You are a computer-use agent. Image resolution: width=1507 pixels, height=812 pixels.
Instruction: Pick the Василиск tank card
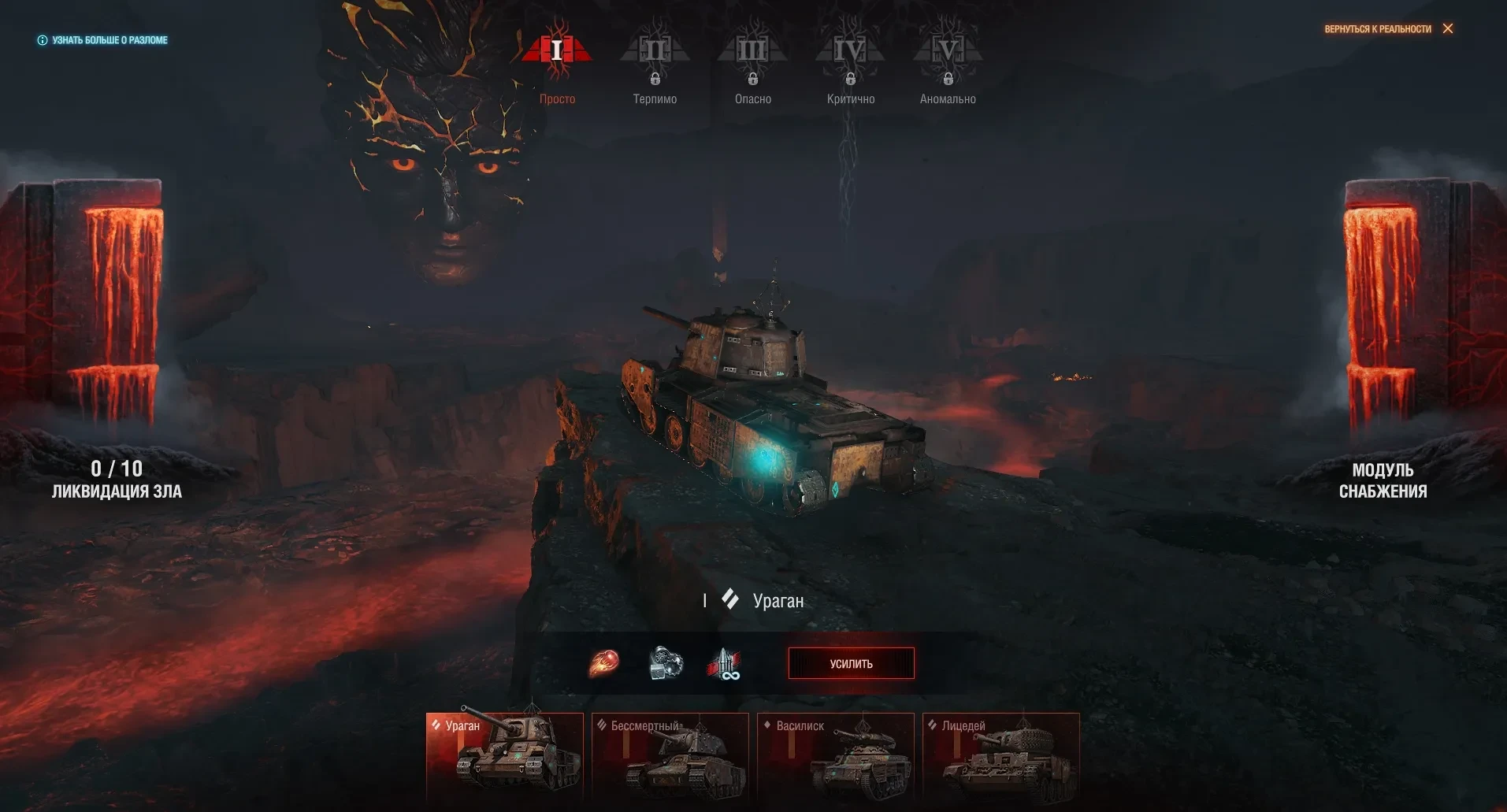click(x=836, y=757)
